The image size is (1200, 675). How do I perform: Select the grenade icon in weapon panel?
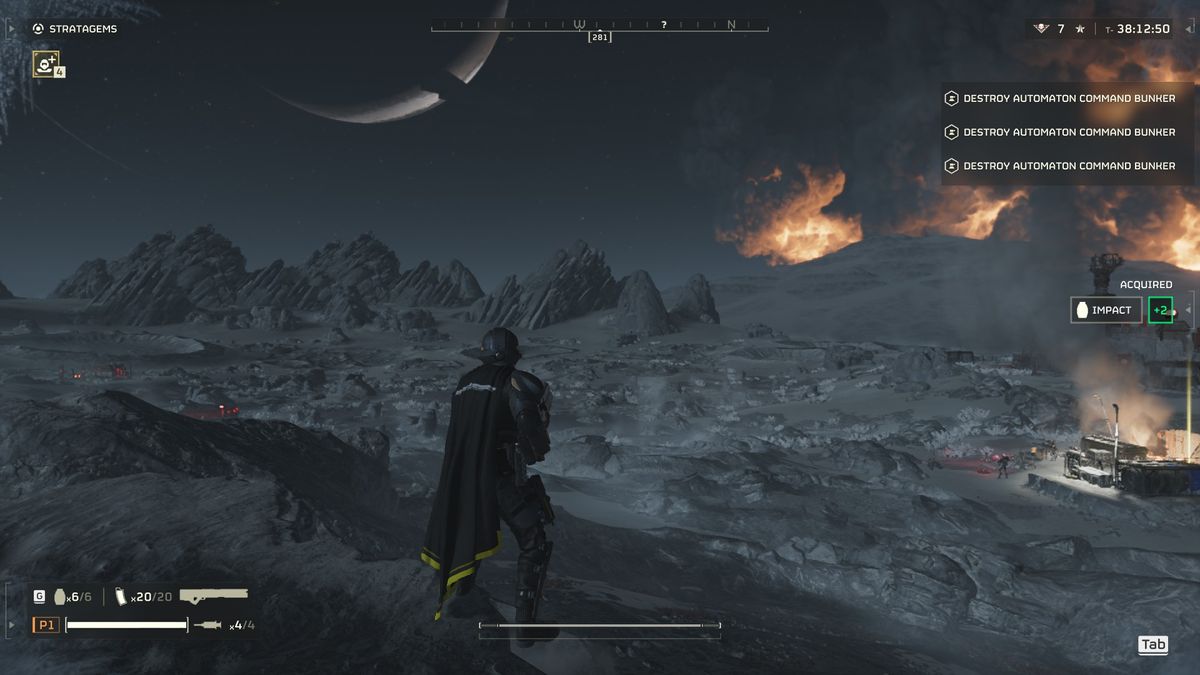60,596
